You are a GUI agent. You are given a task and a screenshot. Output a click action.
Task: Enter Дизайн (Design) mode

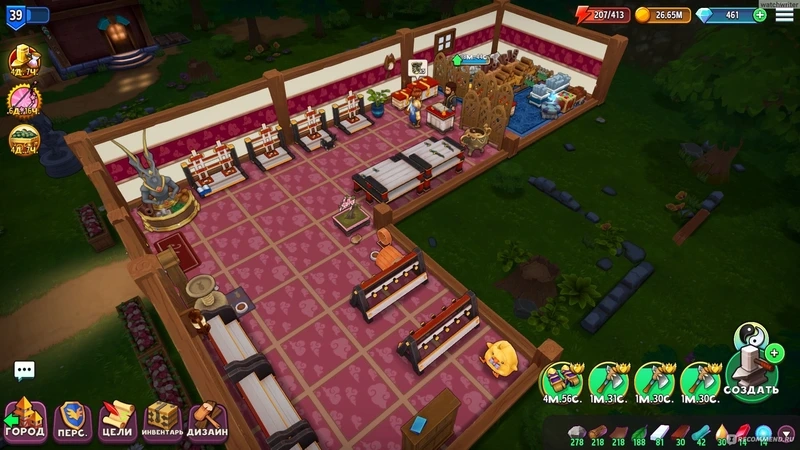pyautogui.click(x=208, y=418)
